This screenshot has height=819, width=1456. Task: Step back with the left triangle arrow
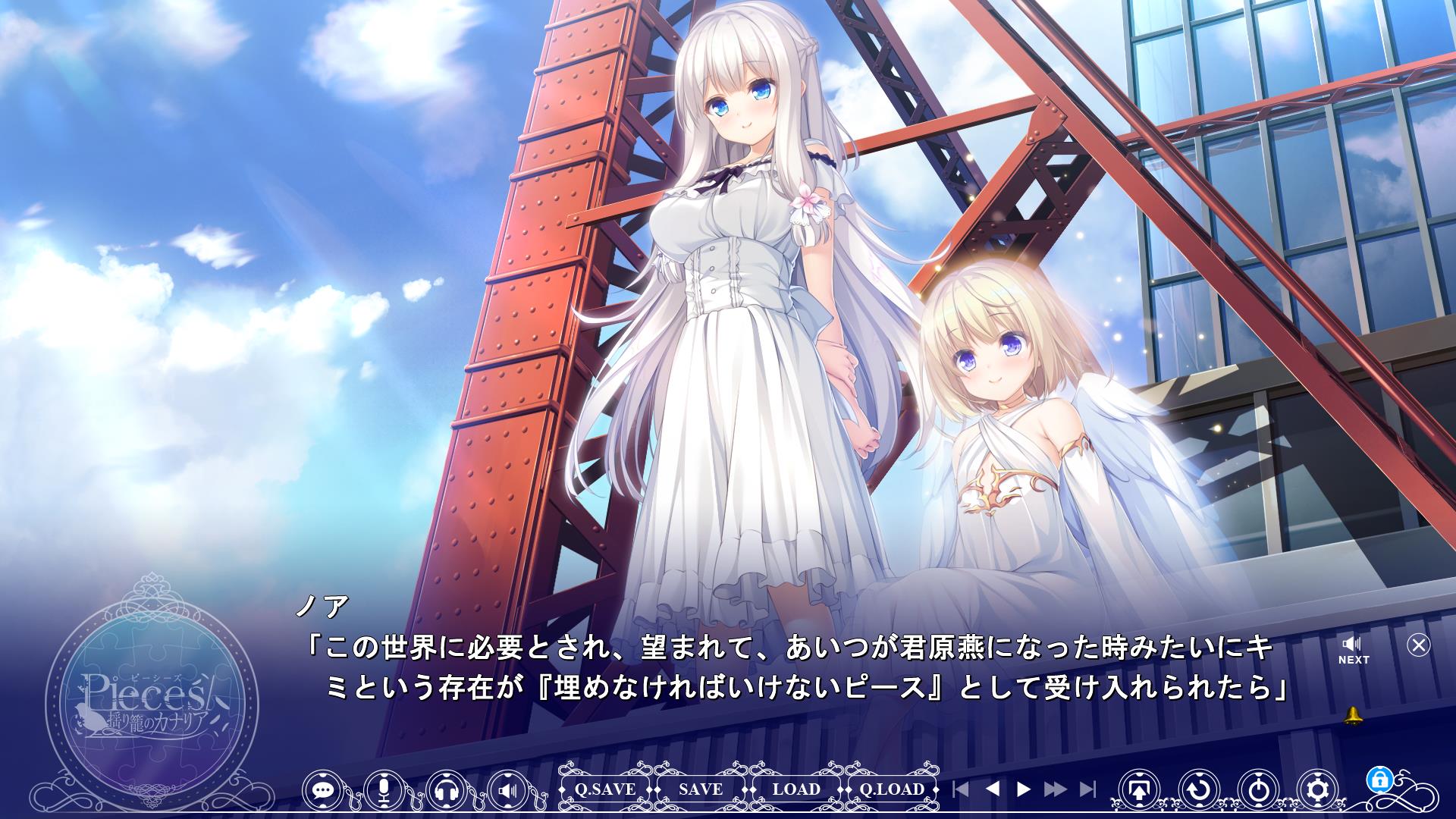coord(992,789)
